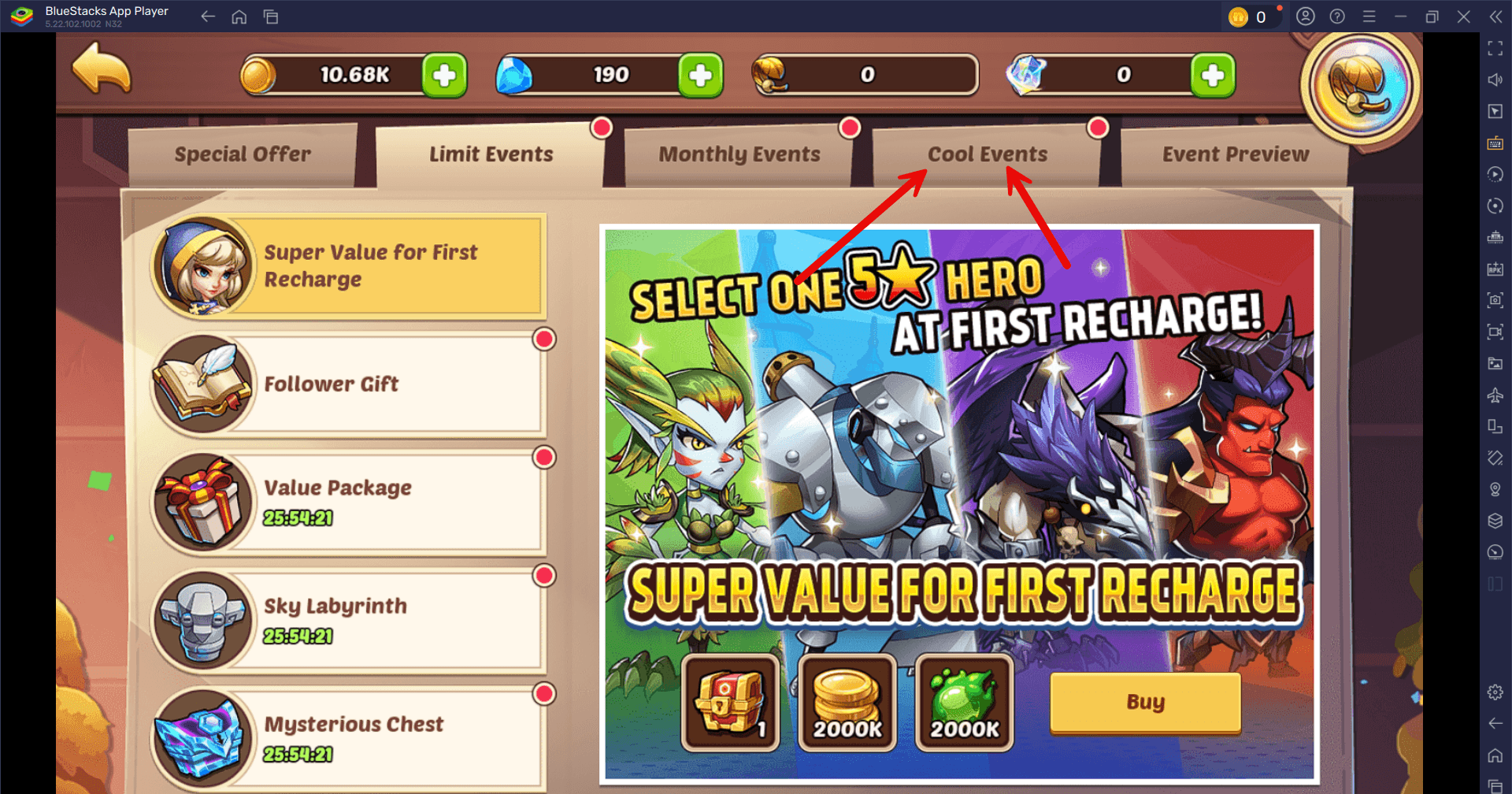Open the BlueStacks hamburger menu
This screenshot has width=1512, height=794.
tap(1369, 16)
